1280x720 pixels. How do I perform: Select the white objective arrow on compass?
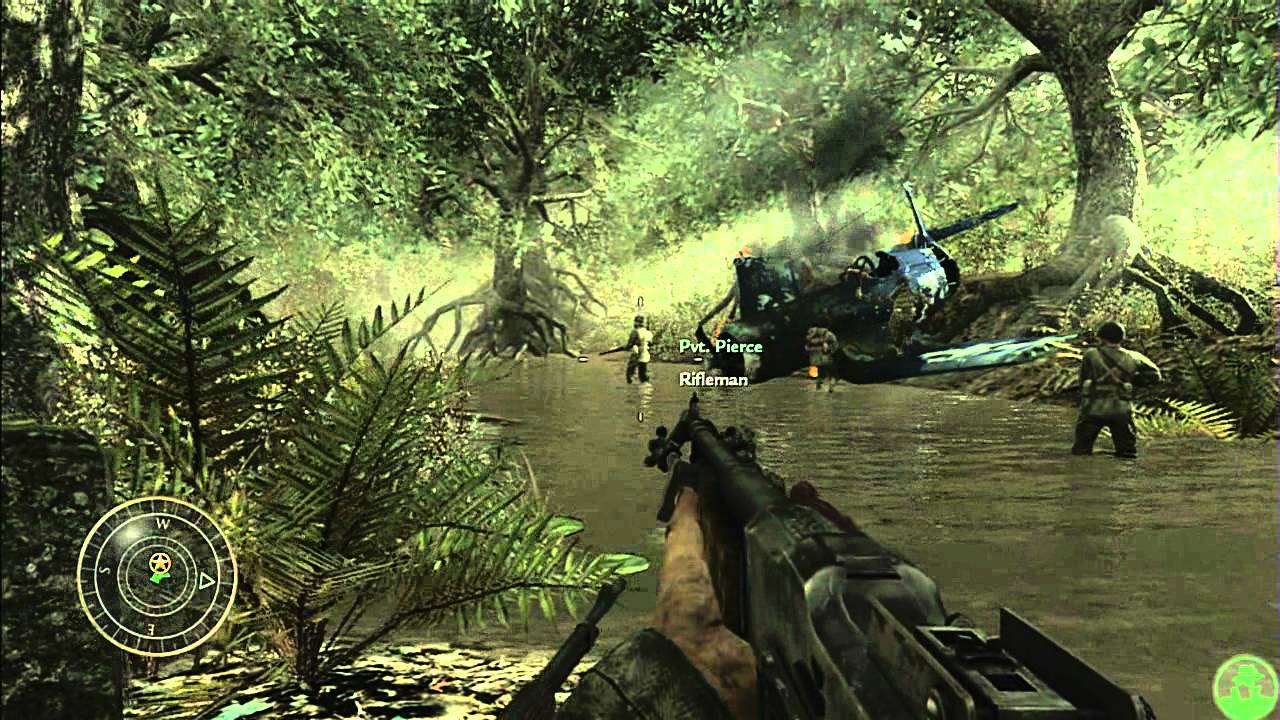tap(205, 580)
